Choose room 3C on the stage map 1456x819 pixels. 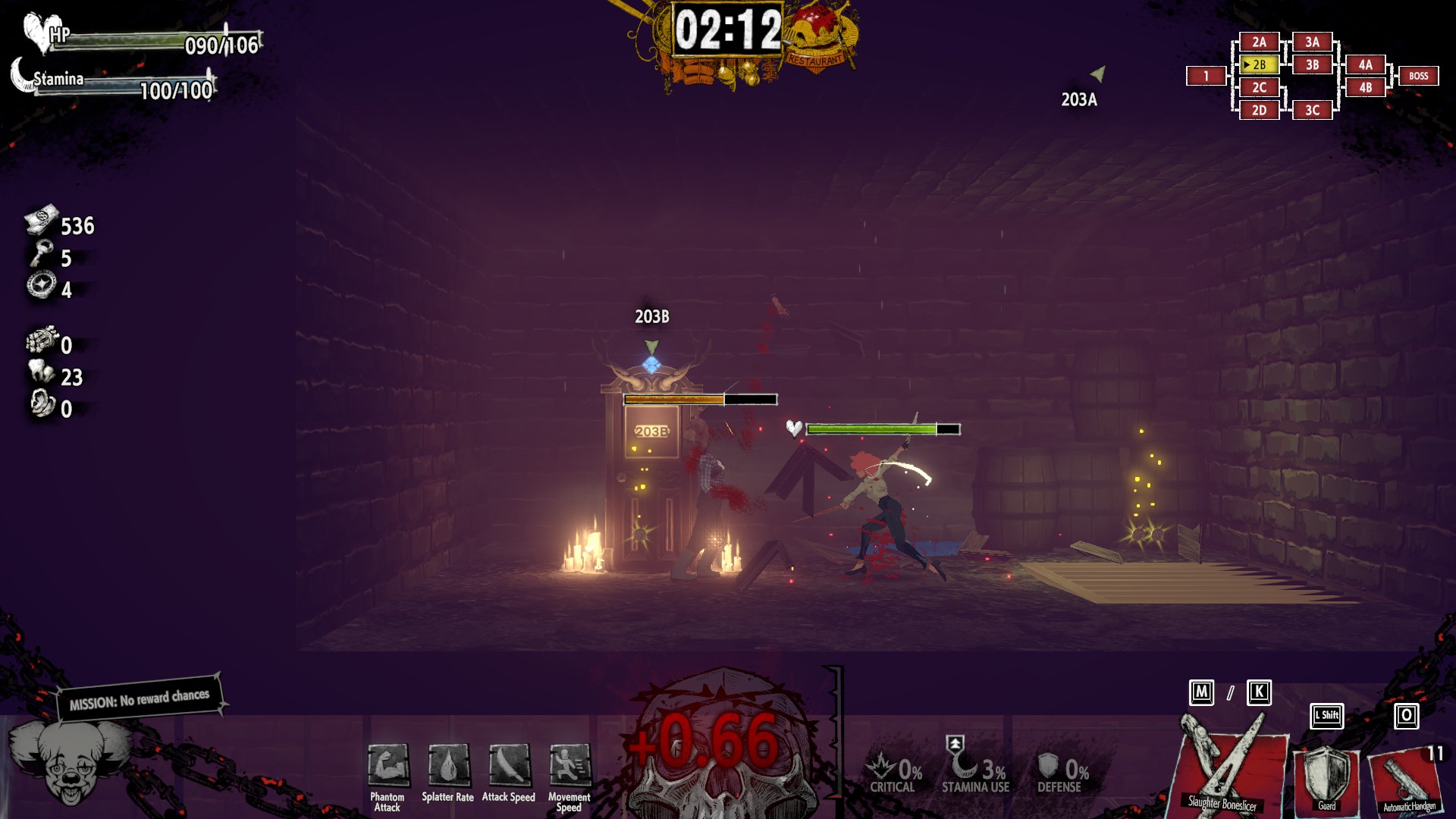pos(1313,111)
